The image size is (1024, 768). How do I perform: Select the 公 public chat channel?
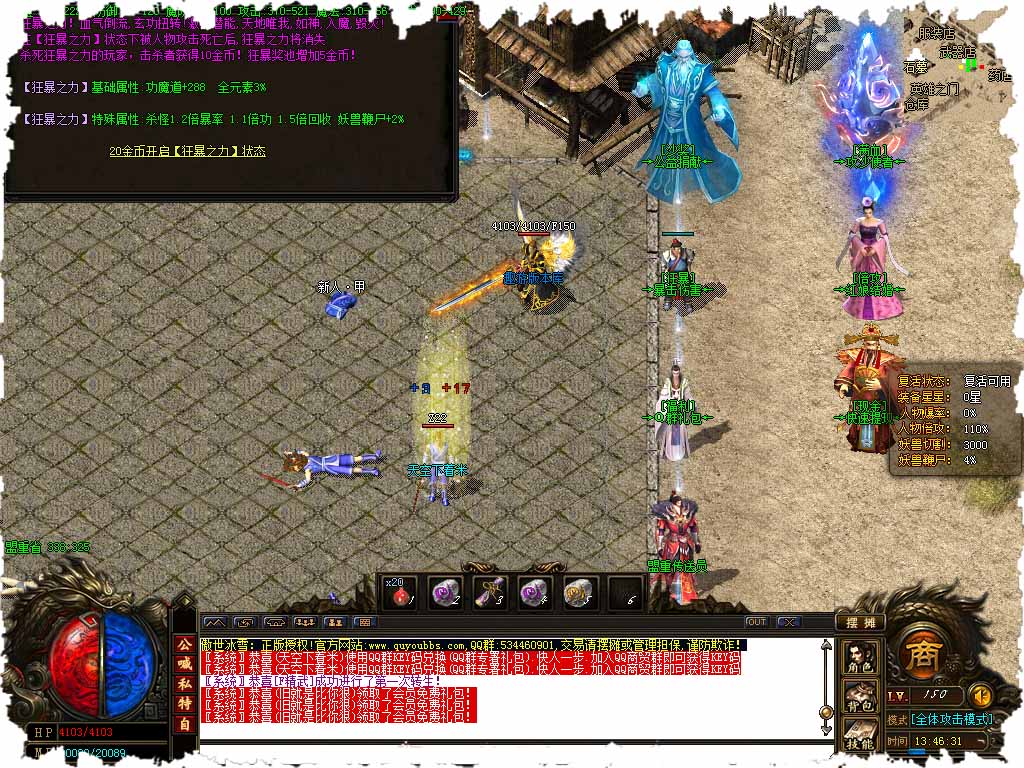pyautogui.click(x=184, y=645)
